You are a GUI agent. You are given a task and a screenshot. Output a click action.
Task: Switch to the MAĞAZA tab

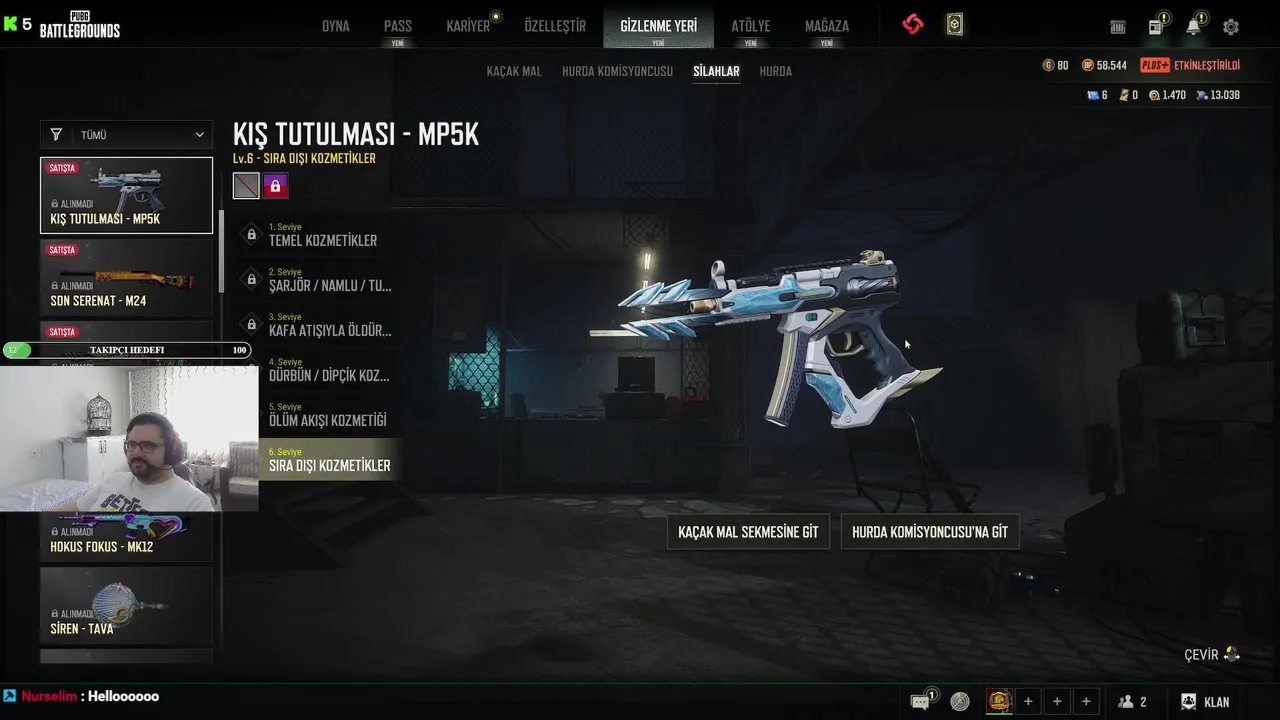[827, 26]
